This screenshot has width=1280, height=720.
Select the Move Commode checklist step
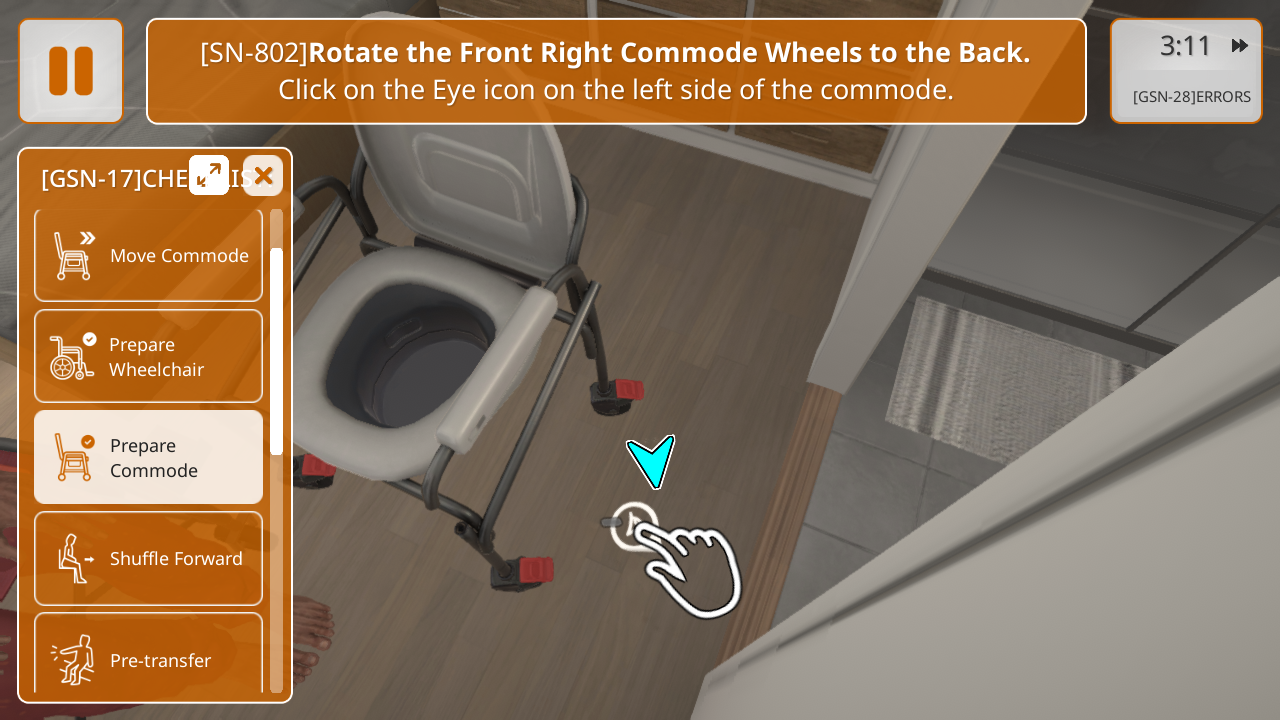[x=149, y=255]
